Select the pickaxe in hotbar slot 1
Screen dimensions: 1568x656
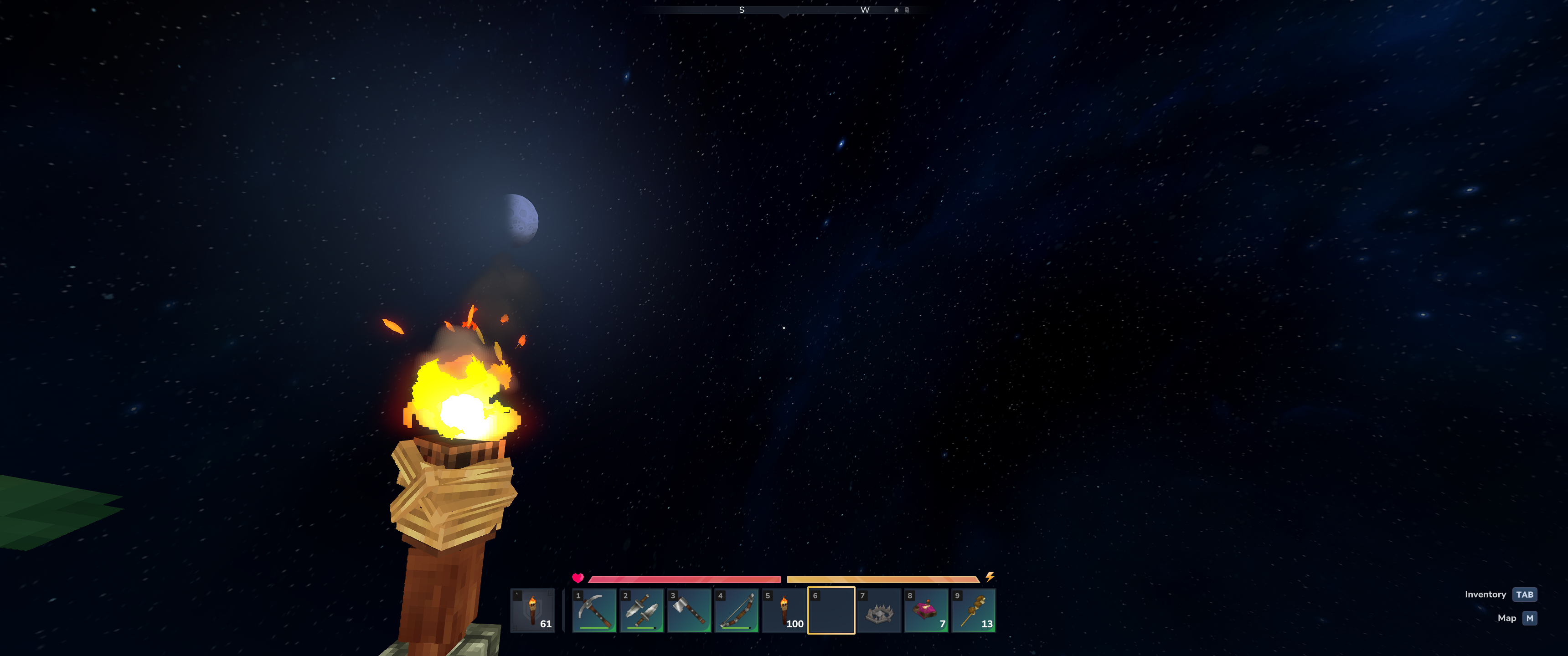[x=594, y=610]
